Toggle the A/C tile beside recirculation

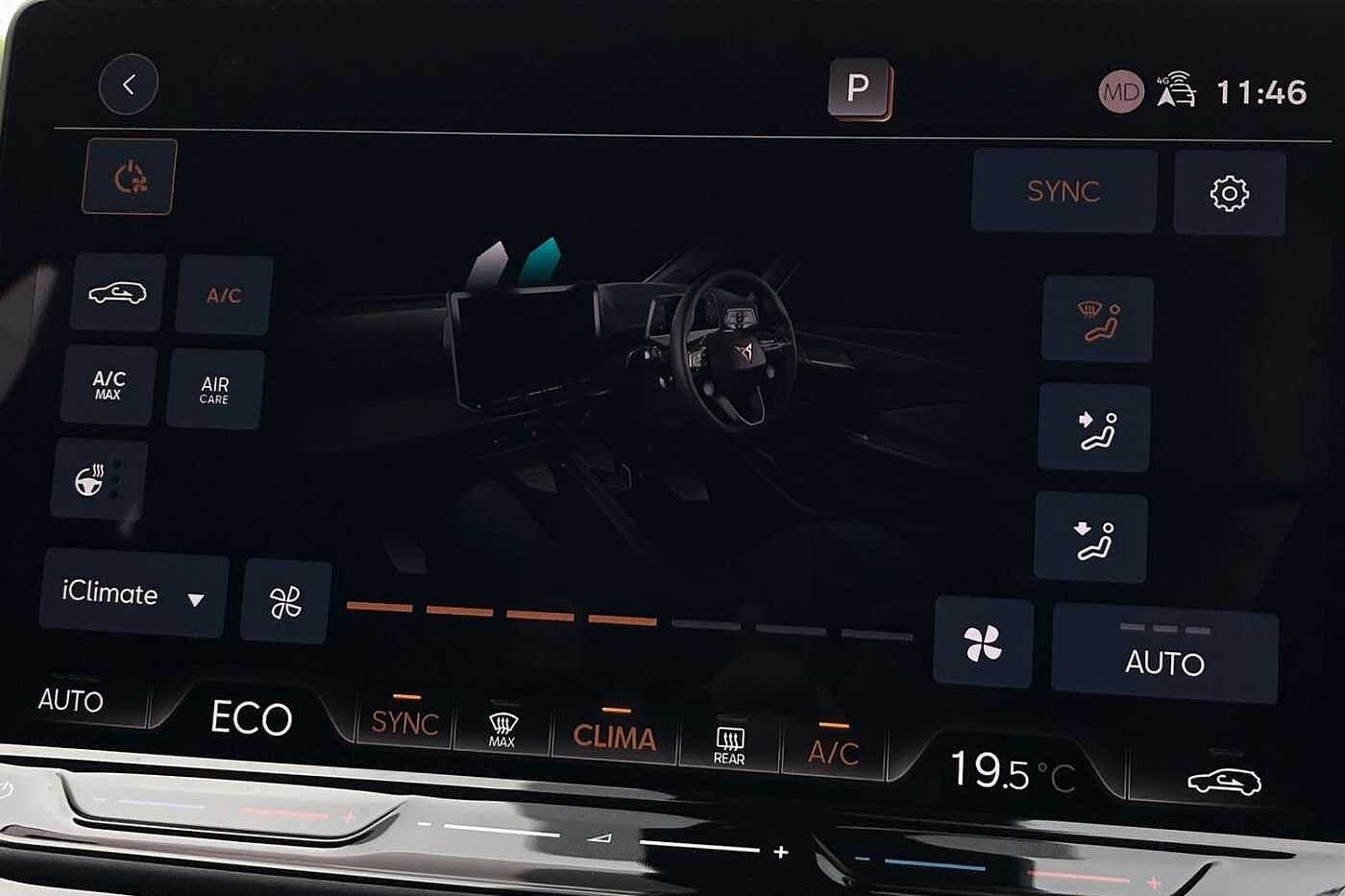(x=224, y=295)
